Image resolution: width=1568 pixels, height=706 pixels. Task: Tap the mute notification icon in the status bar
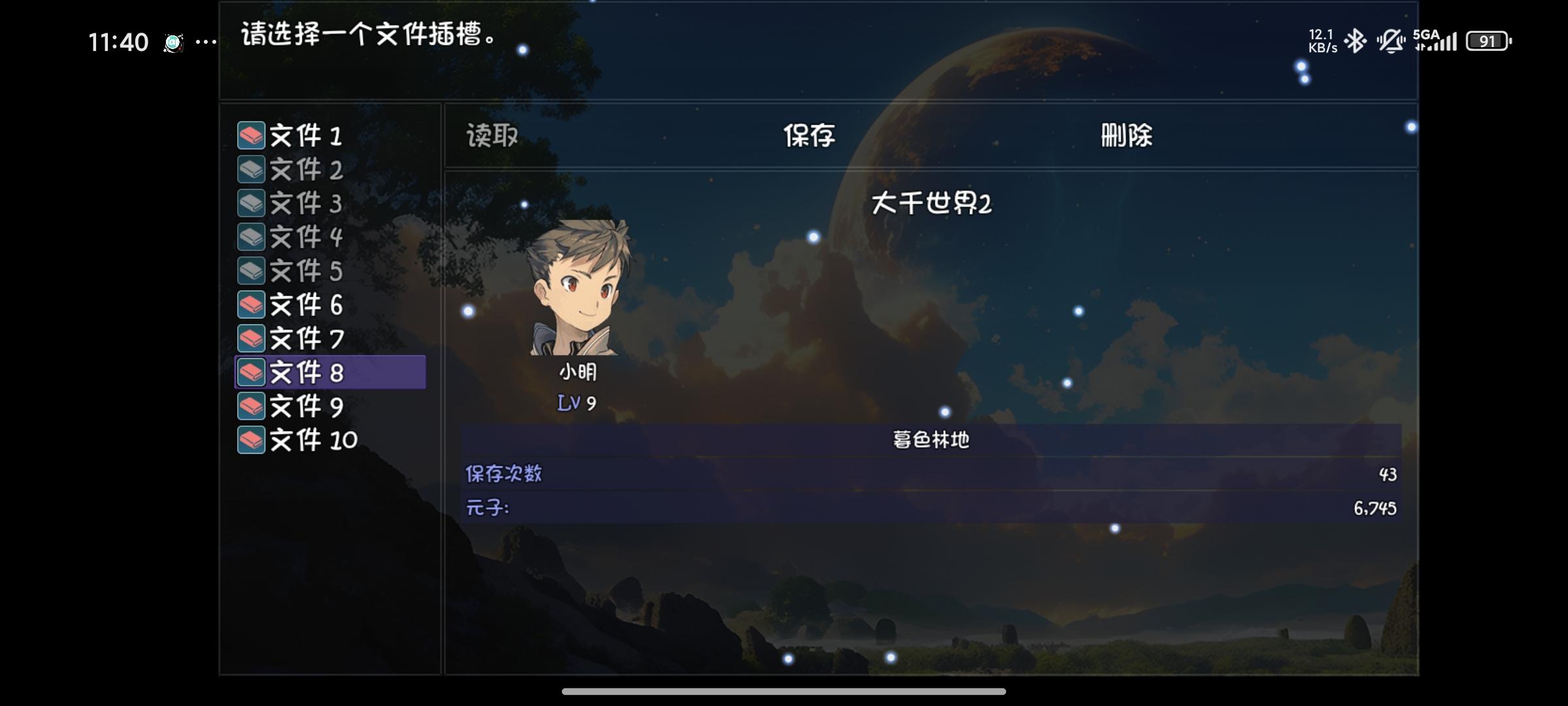pyautogui.click(x=1392, y=41)
